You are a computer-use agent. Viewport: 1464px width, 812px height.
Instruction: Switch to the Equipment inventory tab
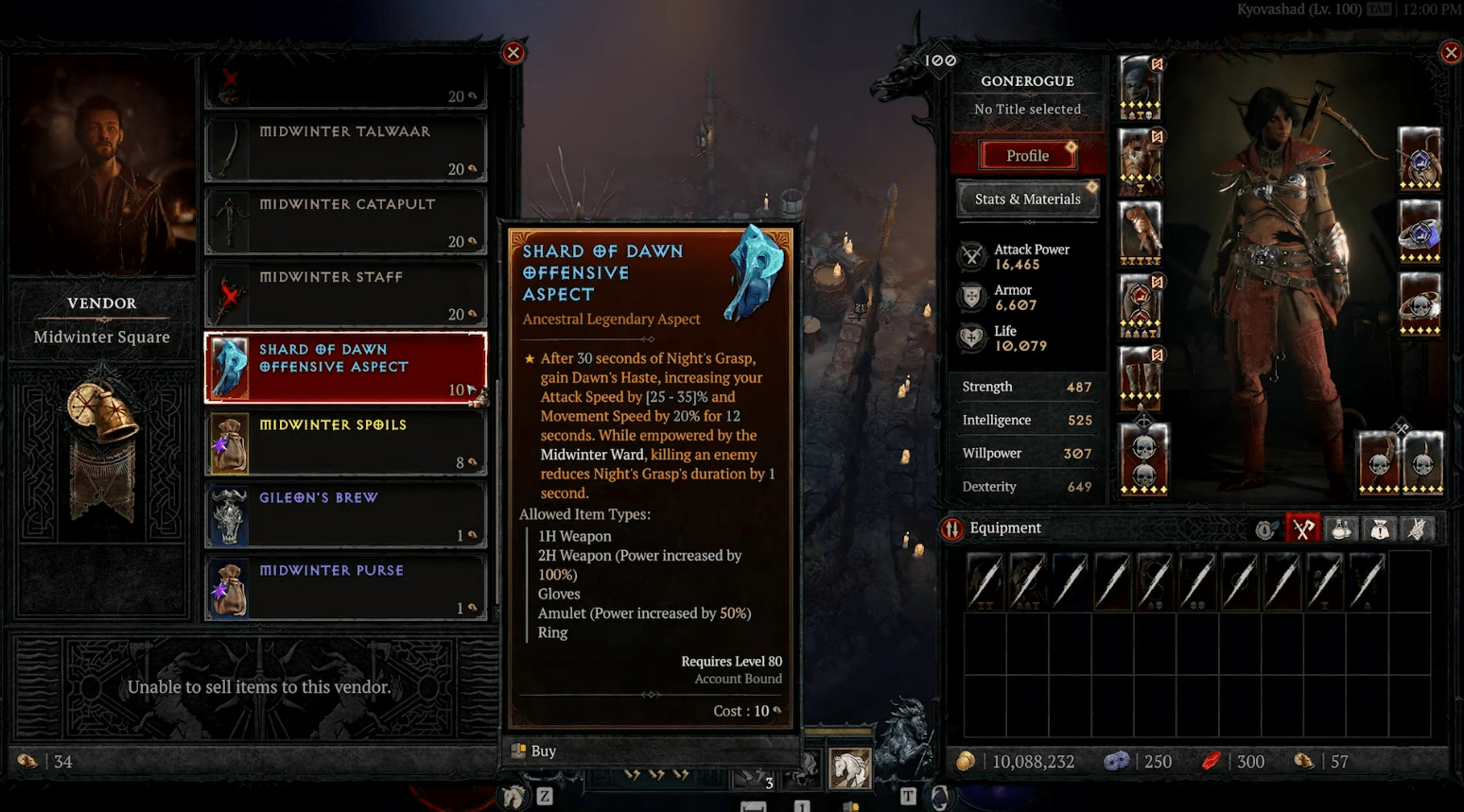point(1302,529)
